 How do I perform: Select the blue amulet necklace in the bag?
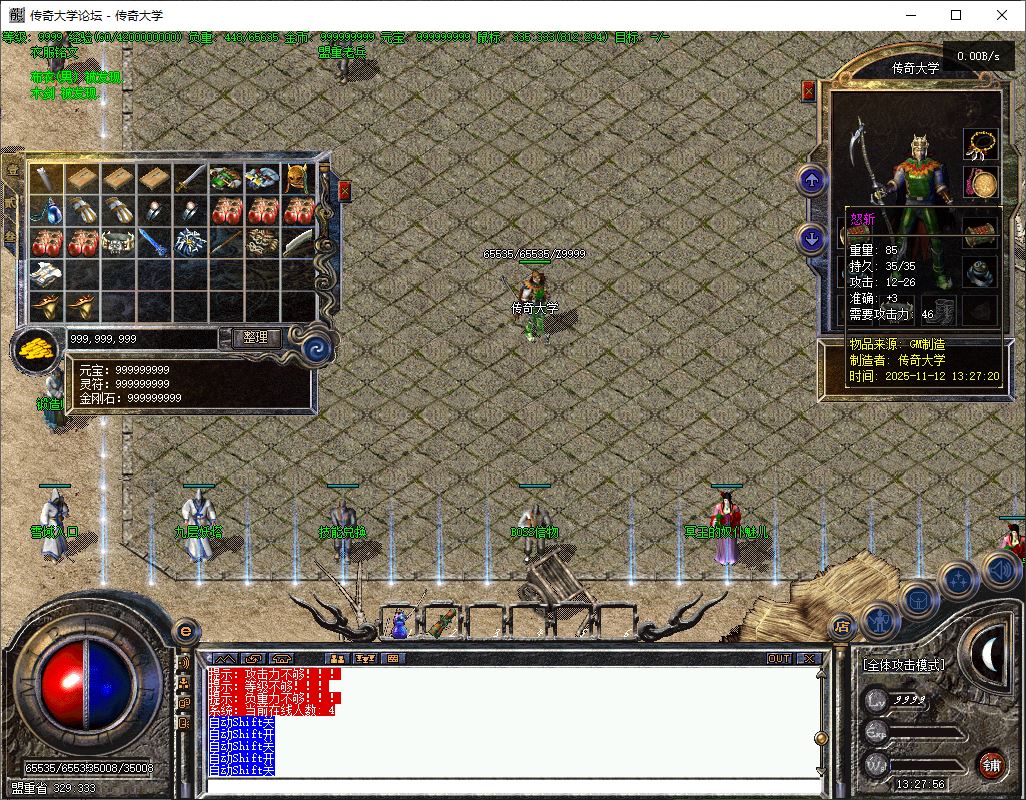click(x=47, y=211)
